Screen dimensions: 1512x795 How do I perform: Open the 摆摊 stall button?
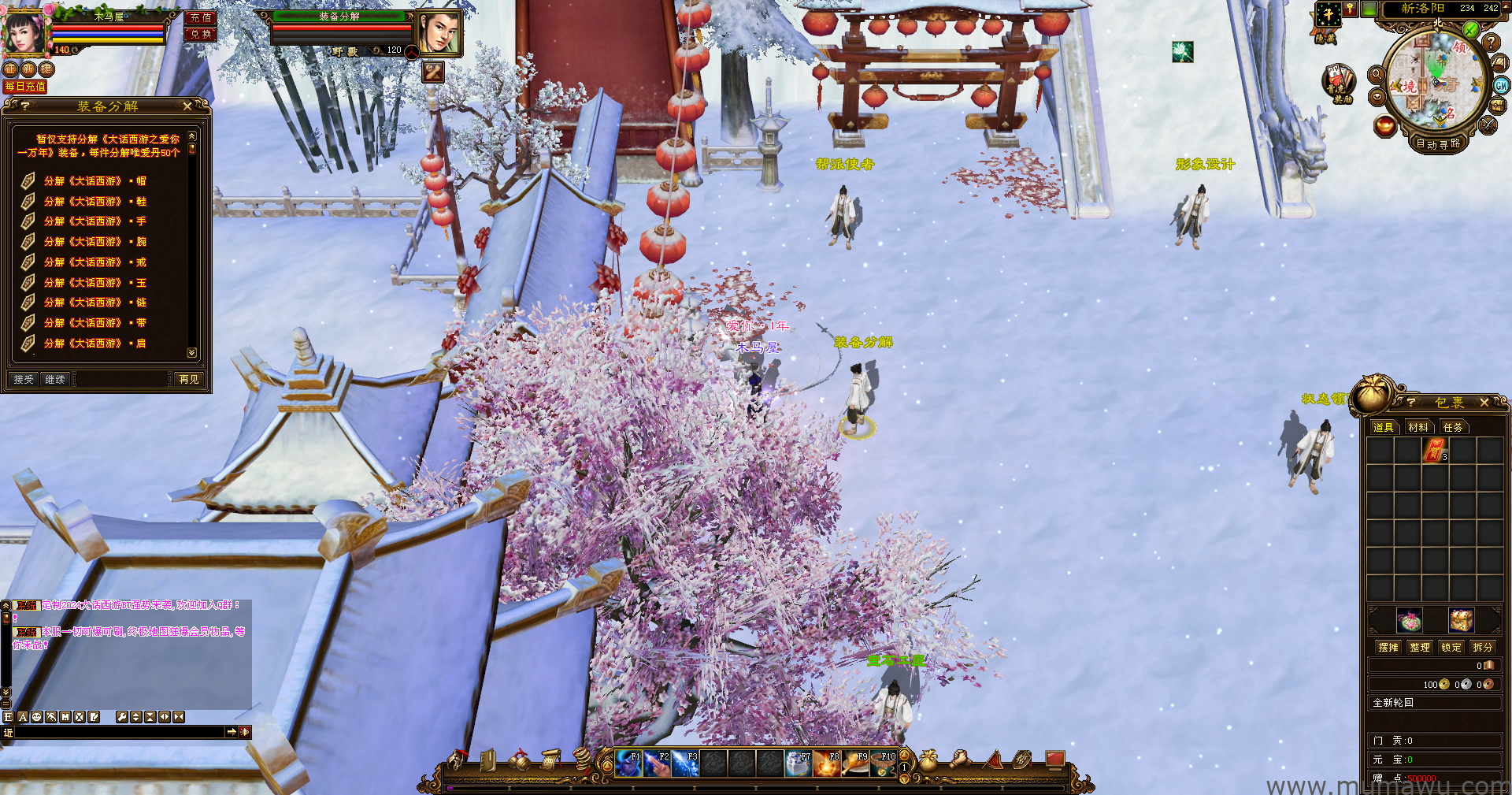(x=1388, y=647)
